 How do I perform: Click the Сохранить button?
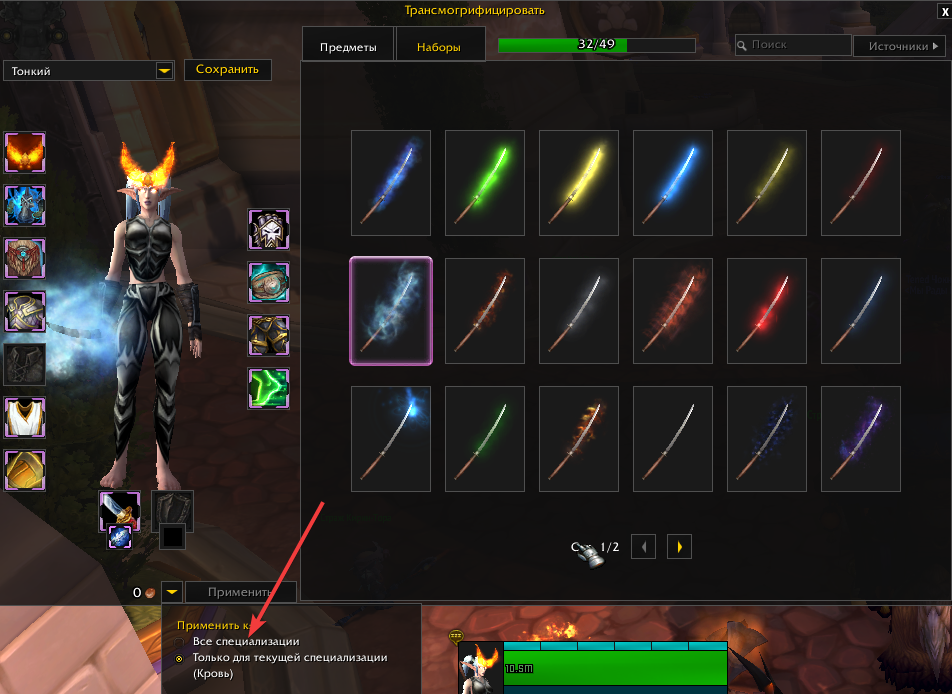(227, 69)
